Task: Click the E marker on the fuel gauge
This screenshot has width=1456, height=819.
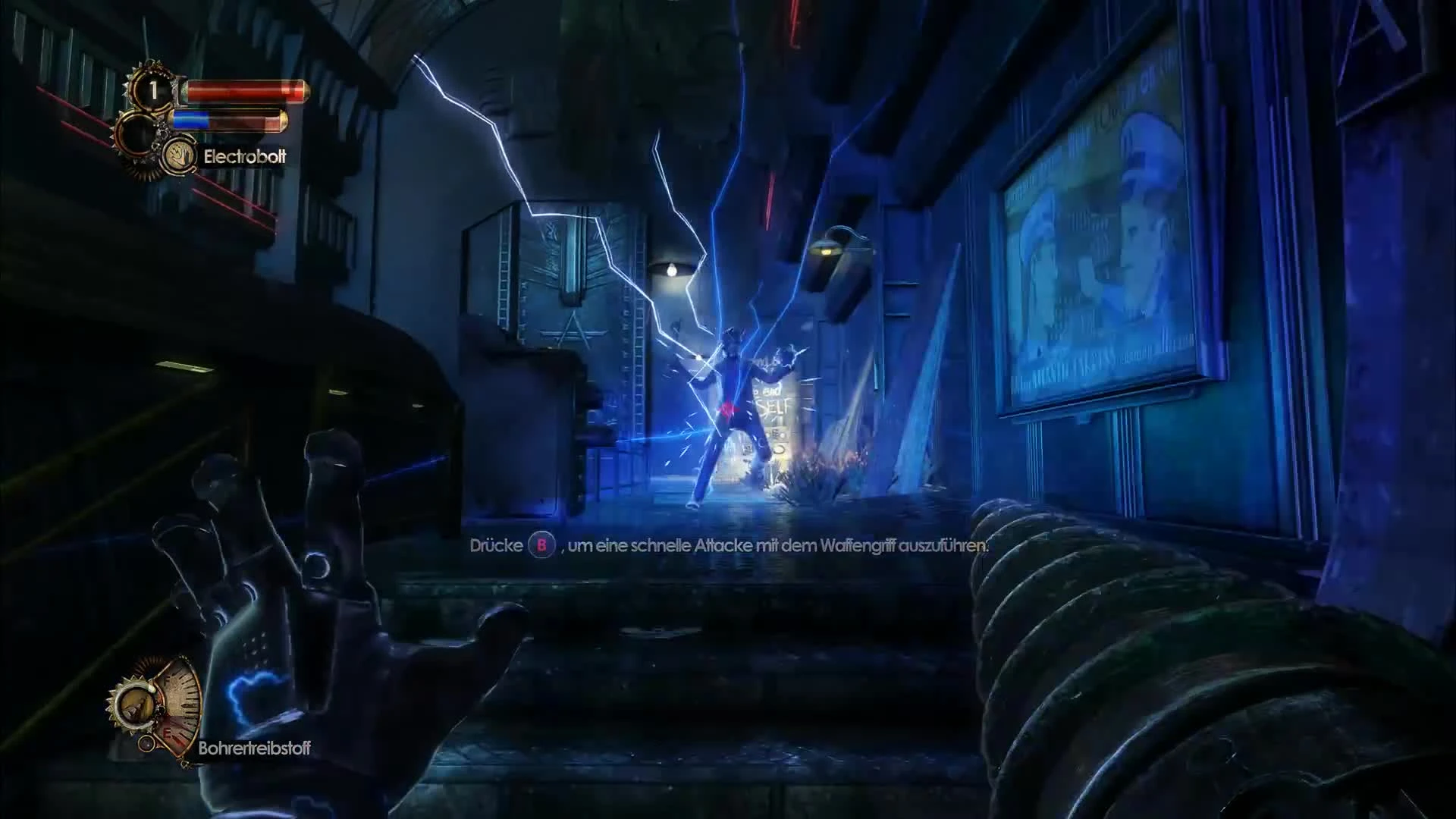Action: click(x=168, y=733)
